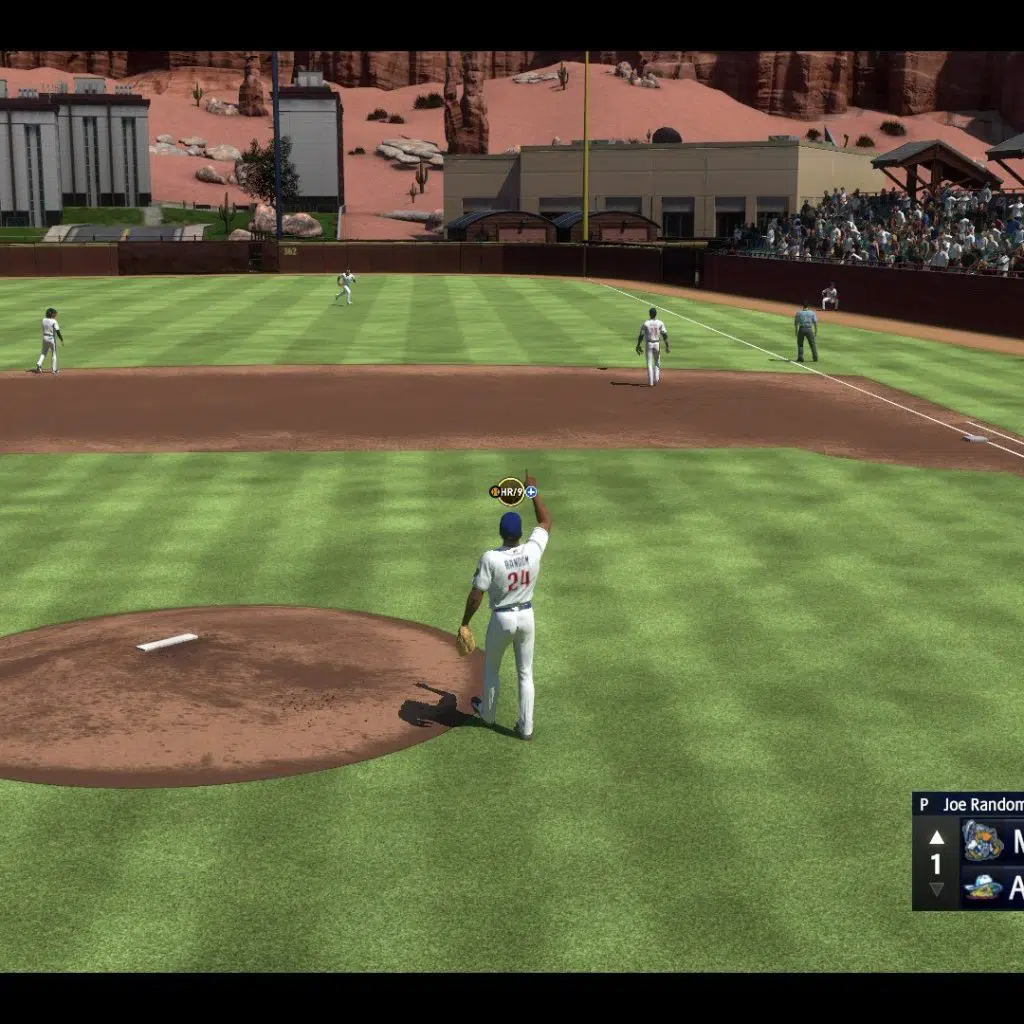Select the away team mascot logo in scoreboard
The image size is (1024, 1024).
[982, 840]
